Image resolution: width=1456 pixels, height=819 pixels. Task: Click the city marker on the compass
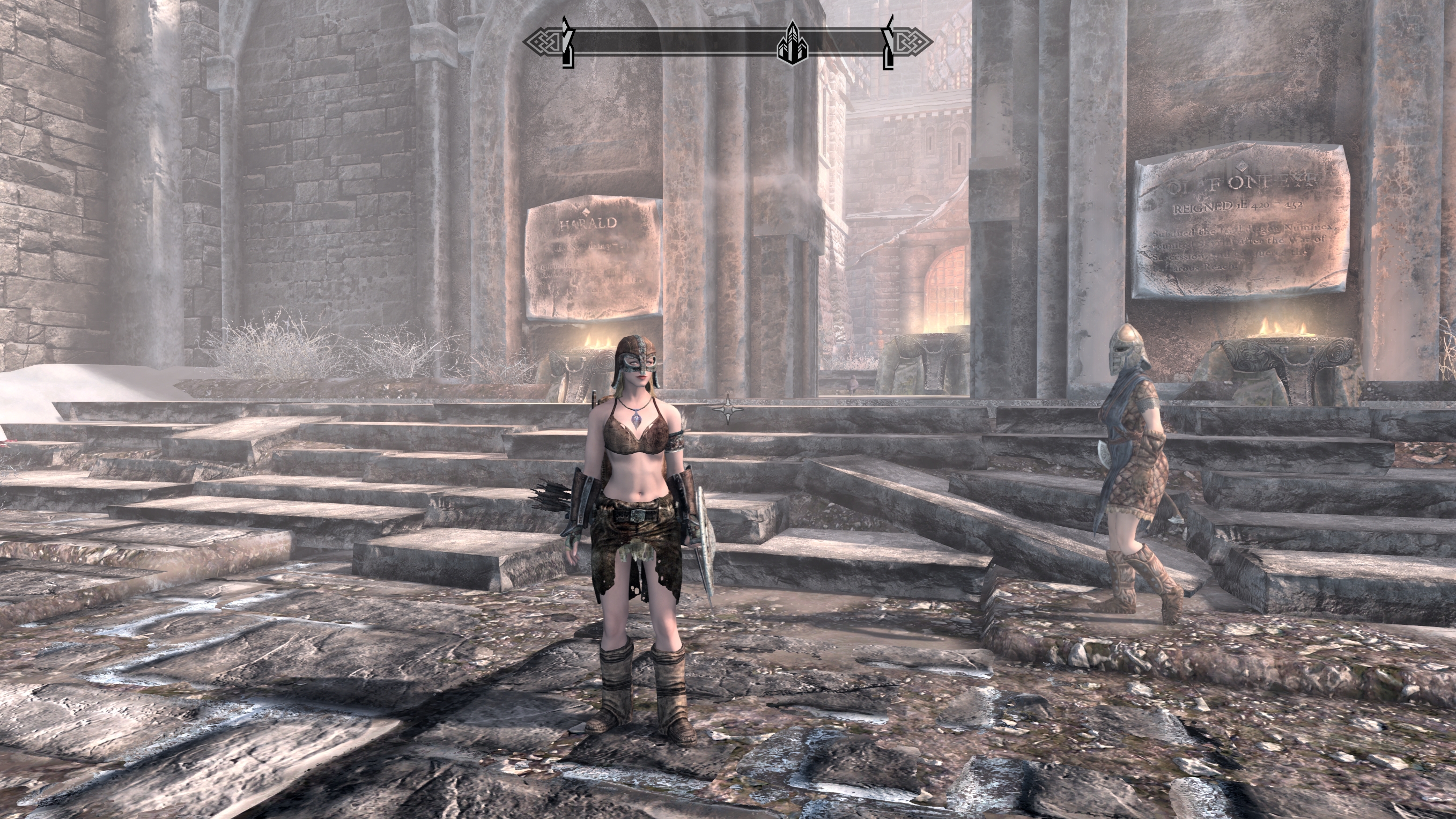pos(793,43)
